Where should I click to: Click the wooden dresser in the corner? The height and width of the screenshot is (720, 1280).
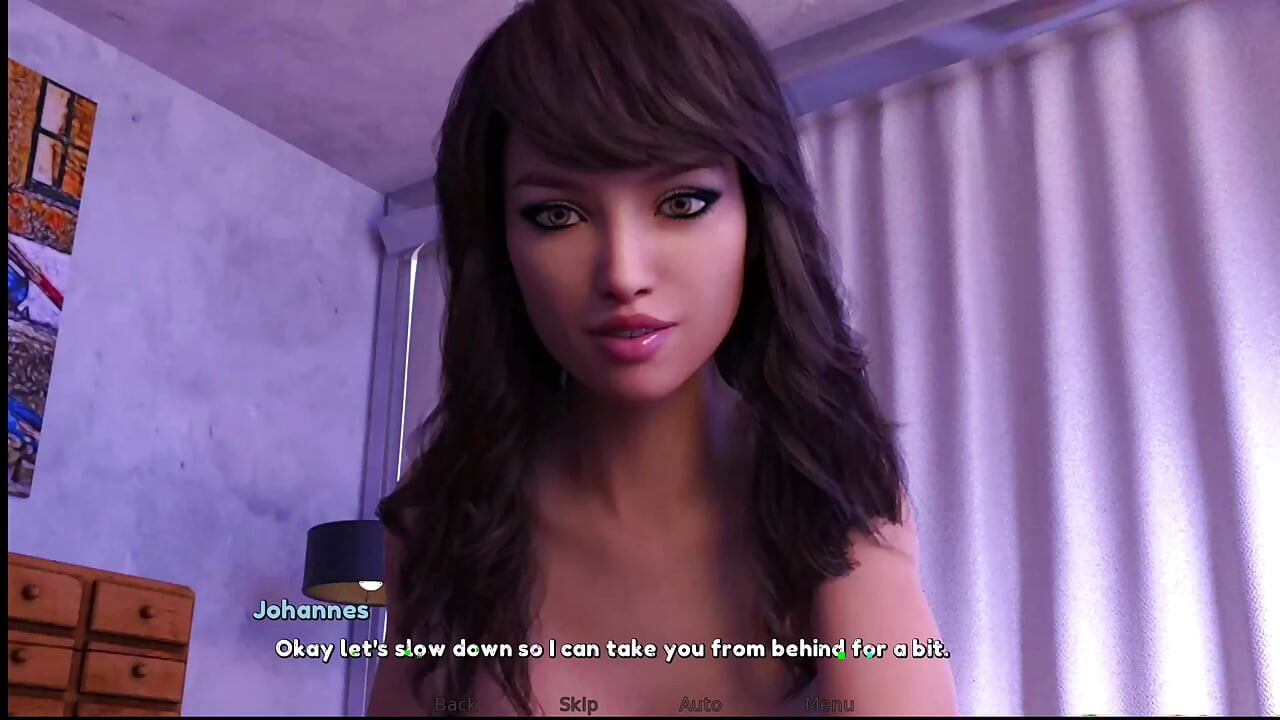[x=95, y=640]
